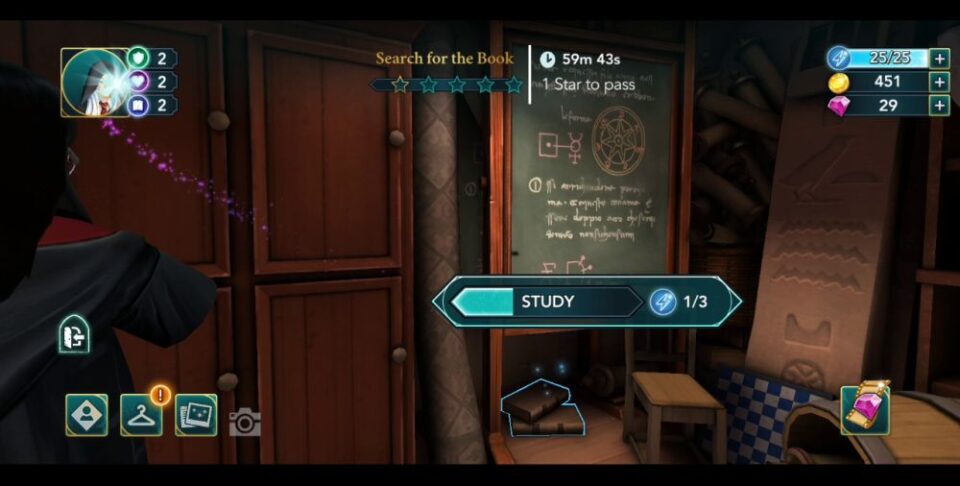This screenshot has width=960, height=486.
Task: Take a screenshot with the camera icon
Action: pyautogui.click(x=244, y=423)
